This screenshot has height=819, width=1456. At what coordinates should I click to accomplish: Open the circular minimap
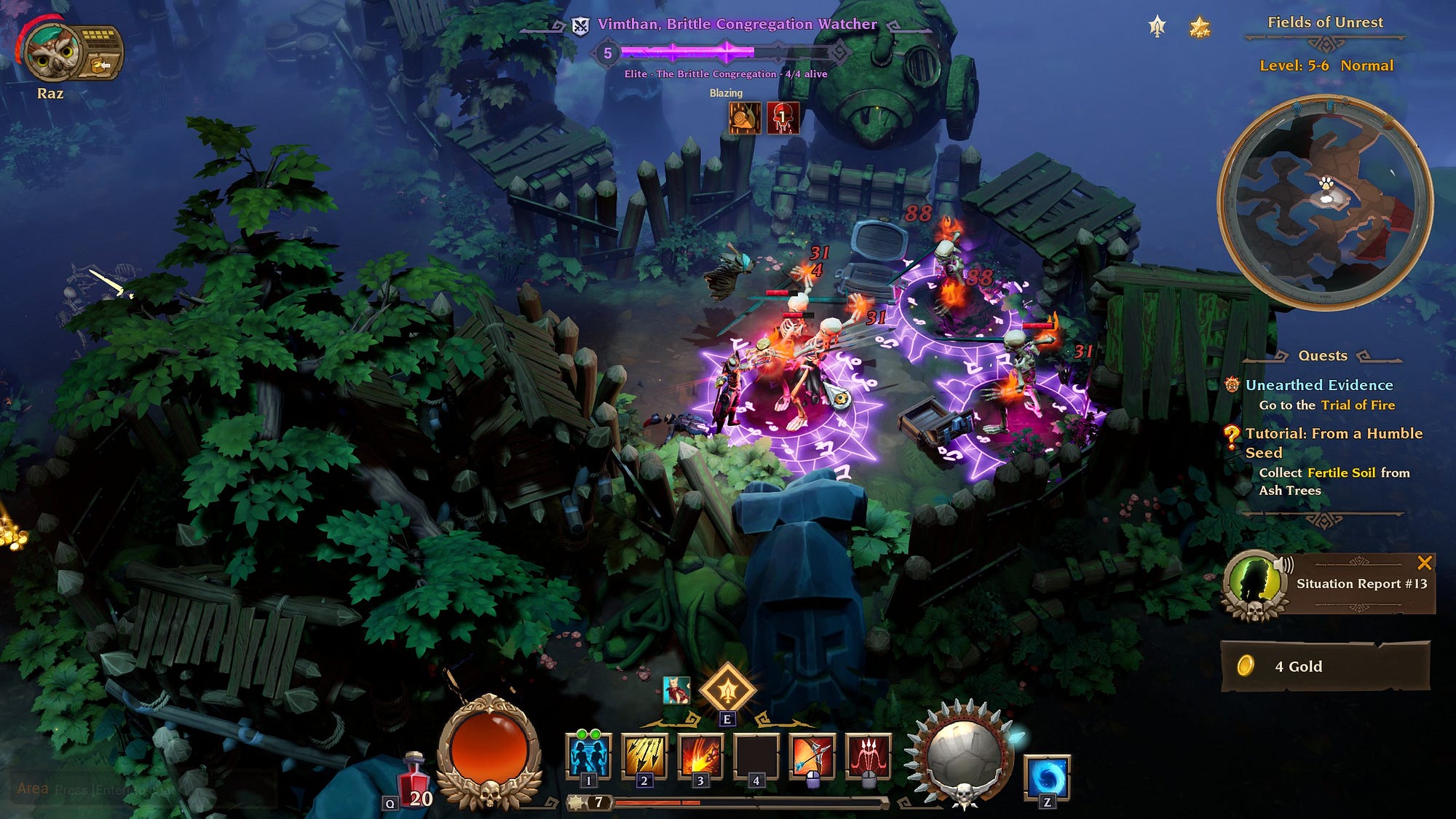click(1325, 202)
